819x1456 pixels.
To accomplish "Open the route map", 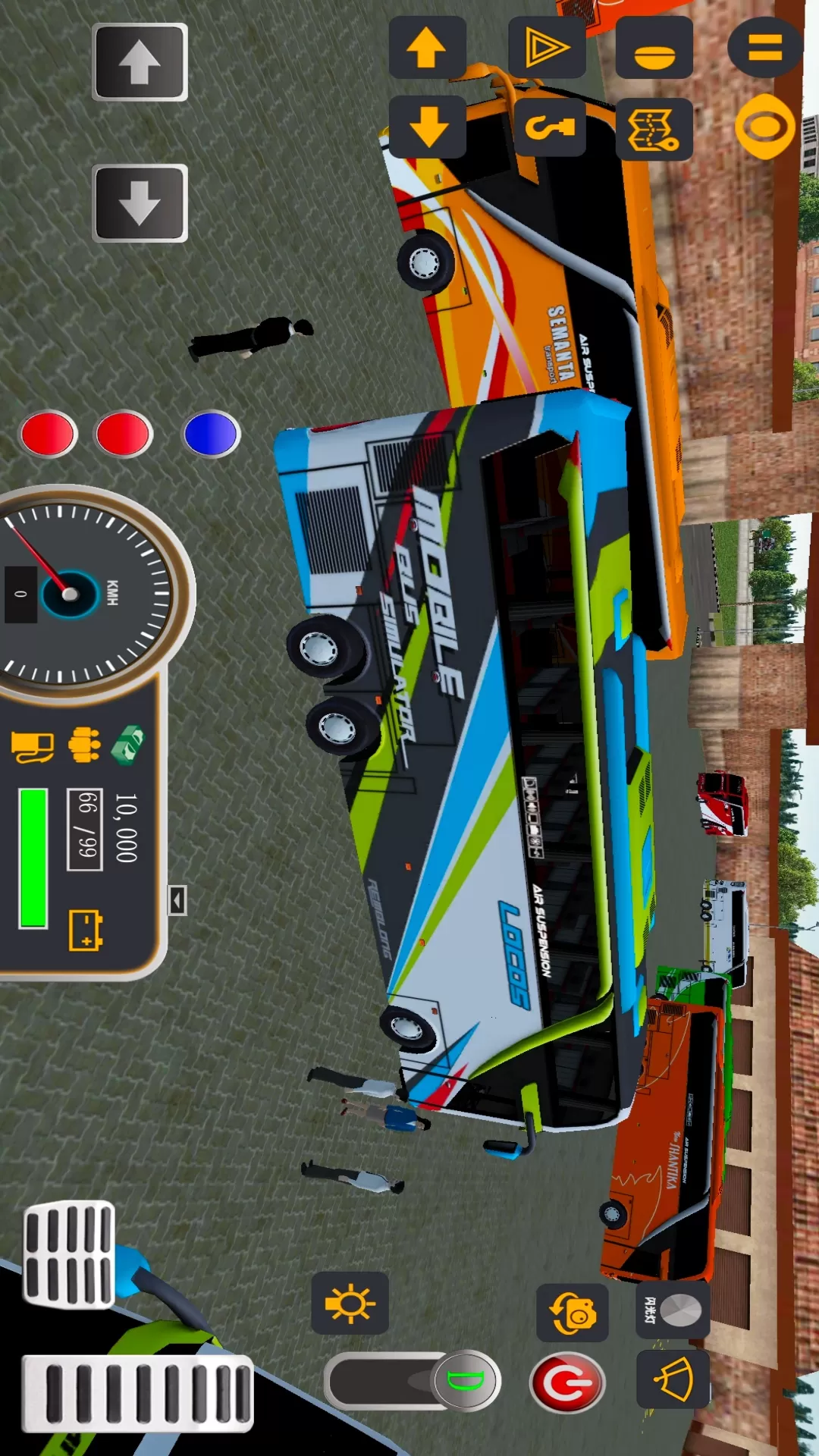I will point(654,129).
